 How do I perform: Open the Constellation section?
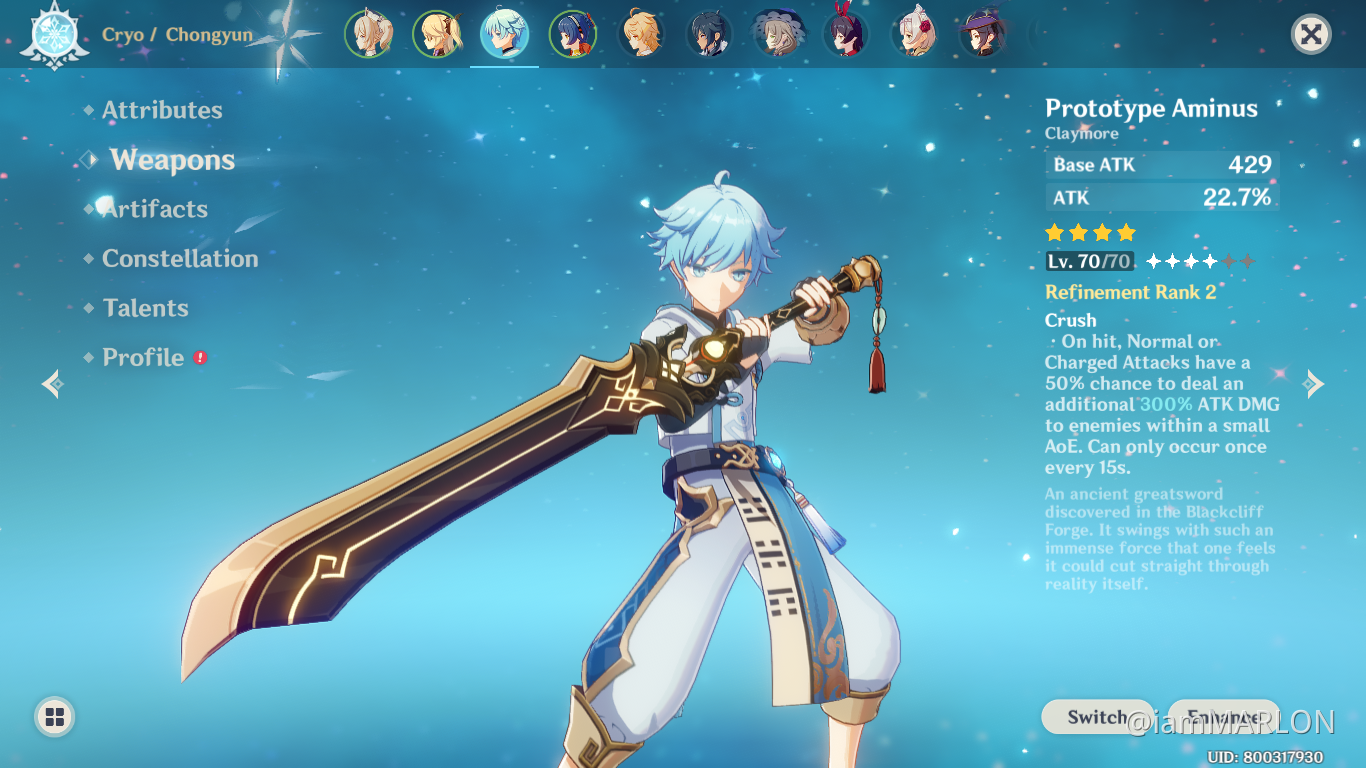point(180,258)
